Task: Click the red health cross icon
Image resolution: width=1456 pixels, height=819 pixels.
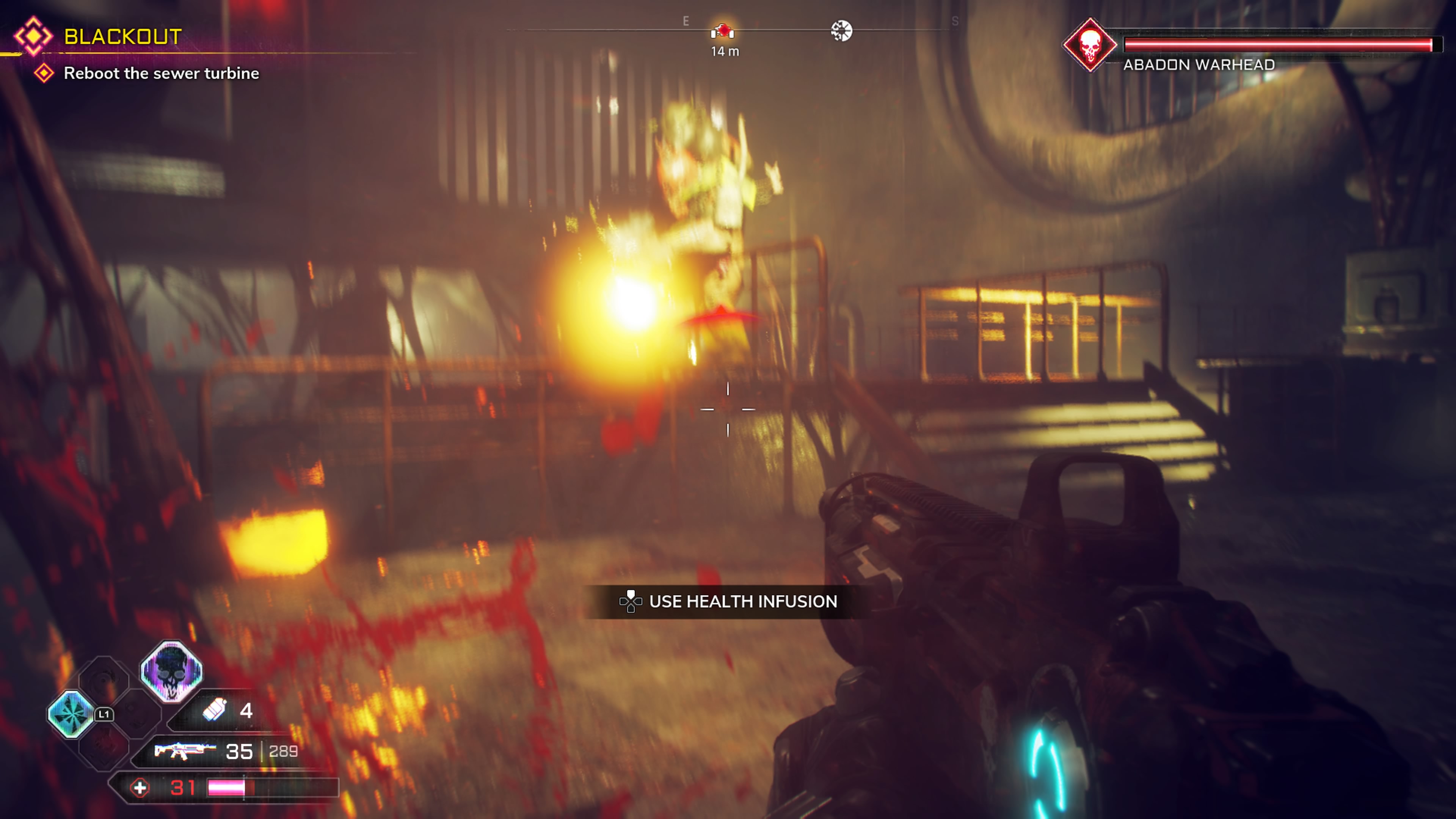Action: coord(140,788)
